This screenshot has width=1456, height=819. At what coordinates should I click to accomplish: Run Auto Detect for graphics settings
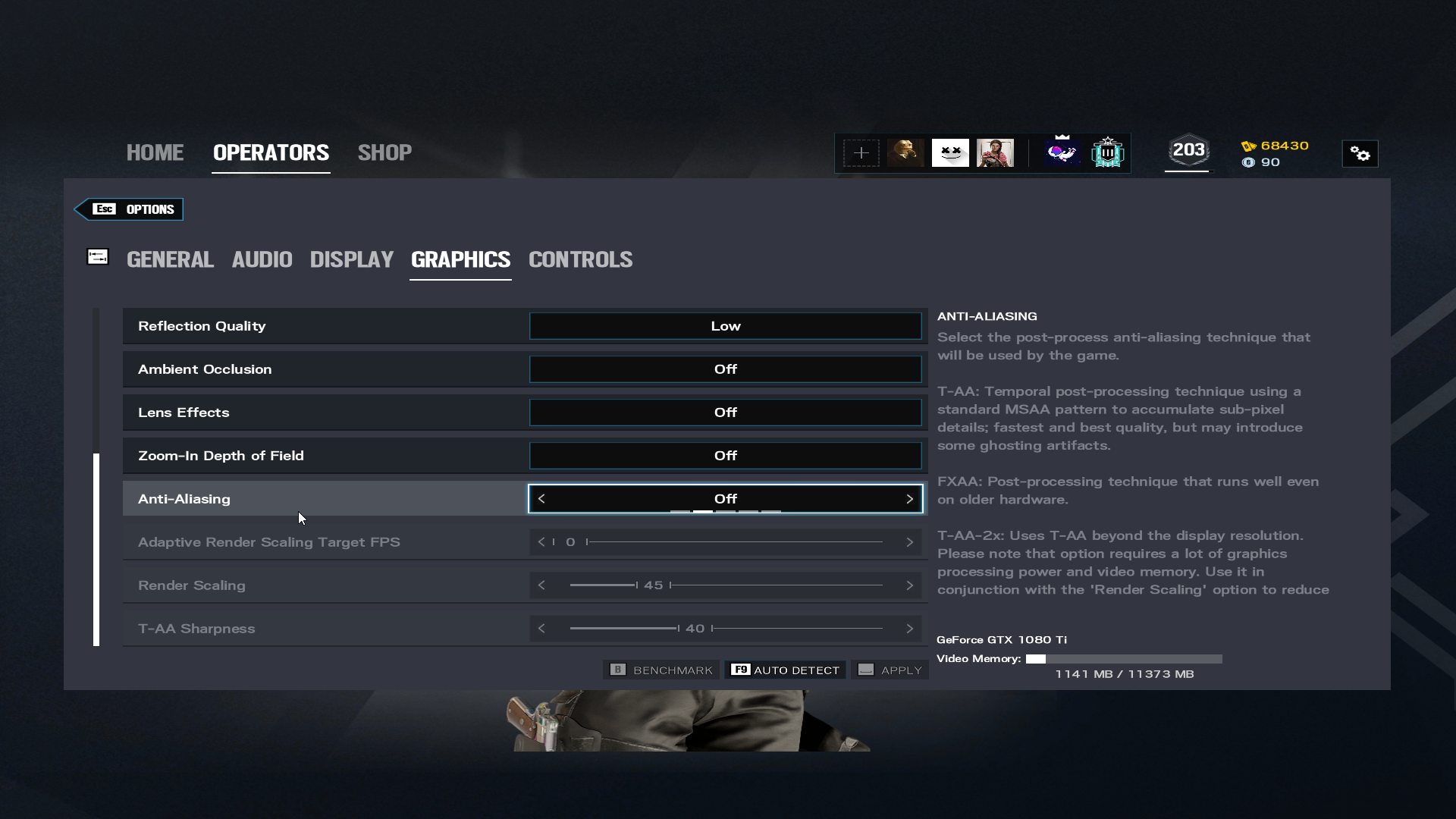pyautogui.click(x=786, y=670)
